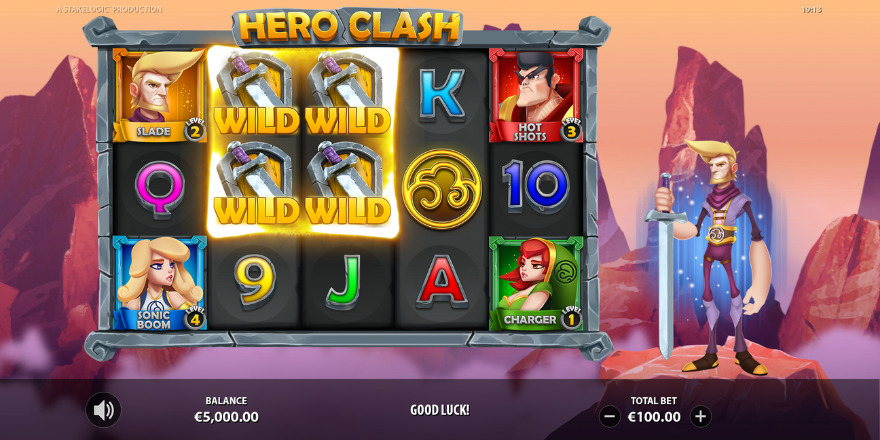Increase total bet with plus button
The width and height of the screenshot is (880, 440).
pyautogui.click(x=701, y=417)
